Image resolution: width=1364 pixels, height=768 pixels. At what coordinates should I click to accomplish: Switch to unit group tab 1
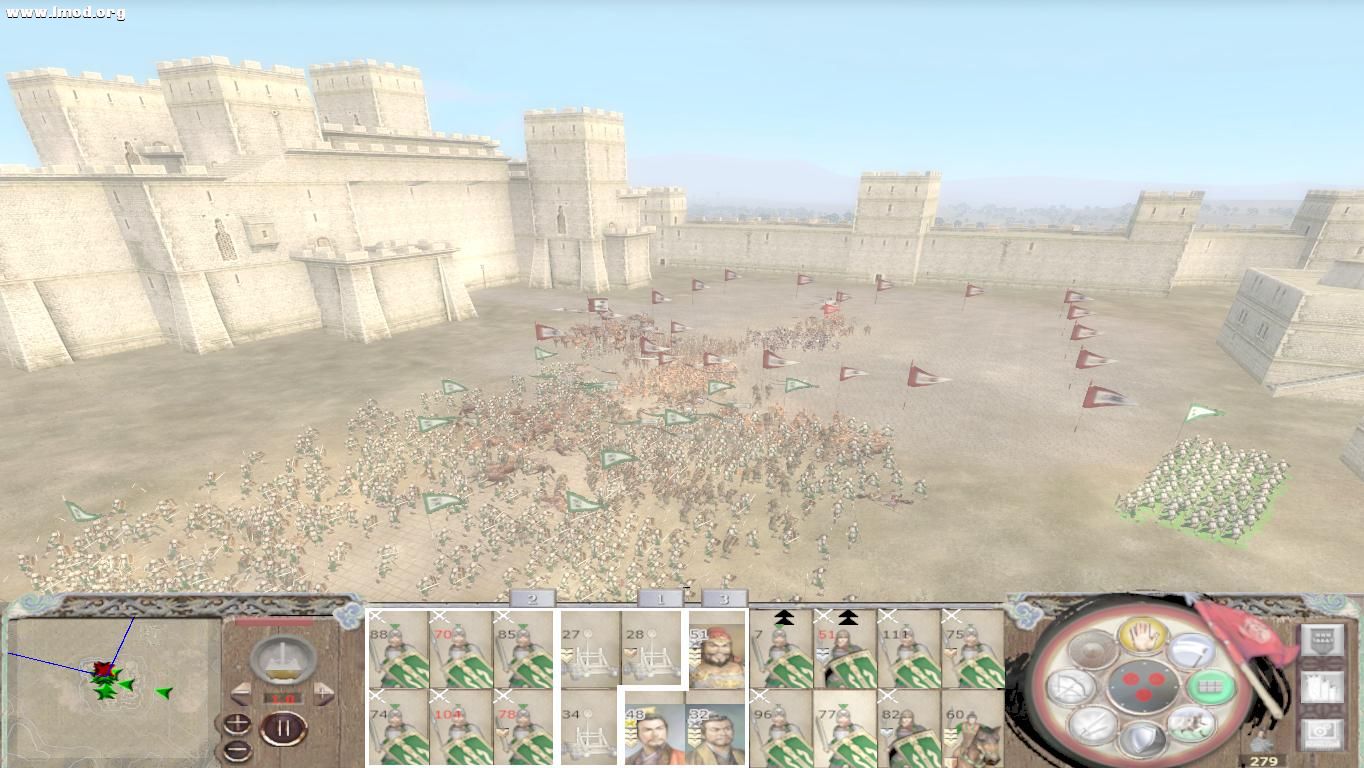[x=660, y=597]
